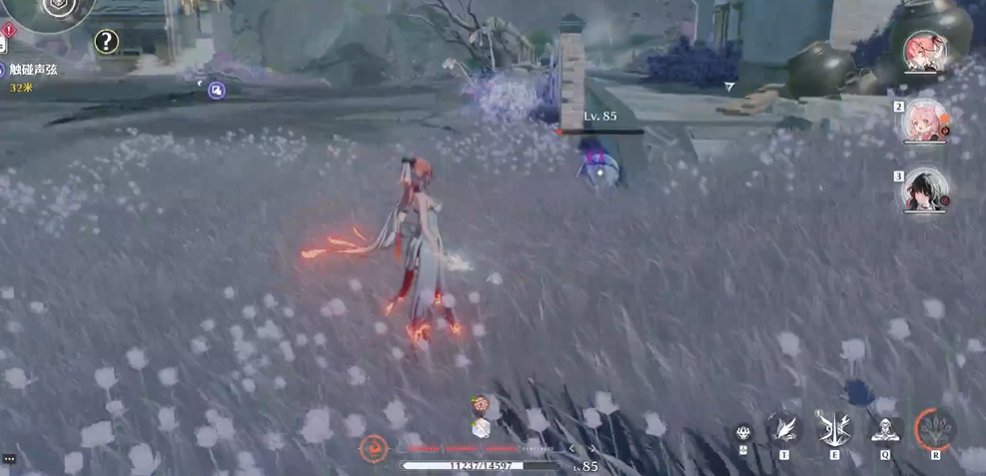Click the small flower emblem skill icon
This screenshot has width=986, height=476.
(x=743, y=432)
